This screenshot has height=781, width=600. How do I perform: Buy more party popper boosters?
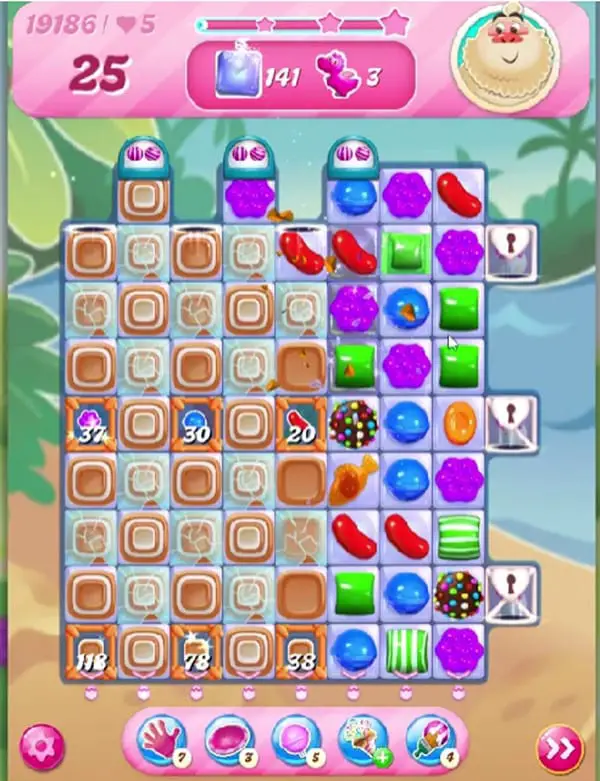[x=361, y=741]
